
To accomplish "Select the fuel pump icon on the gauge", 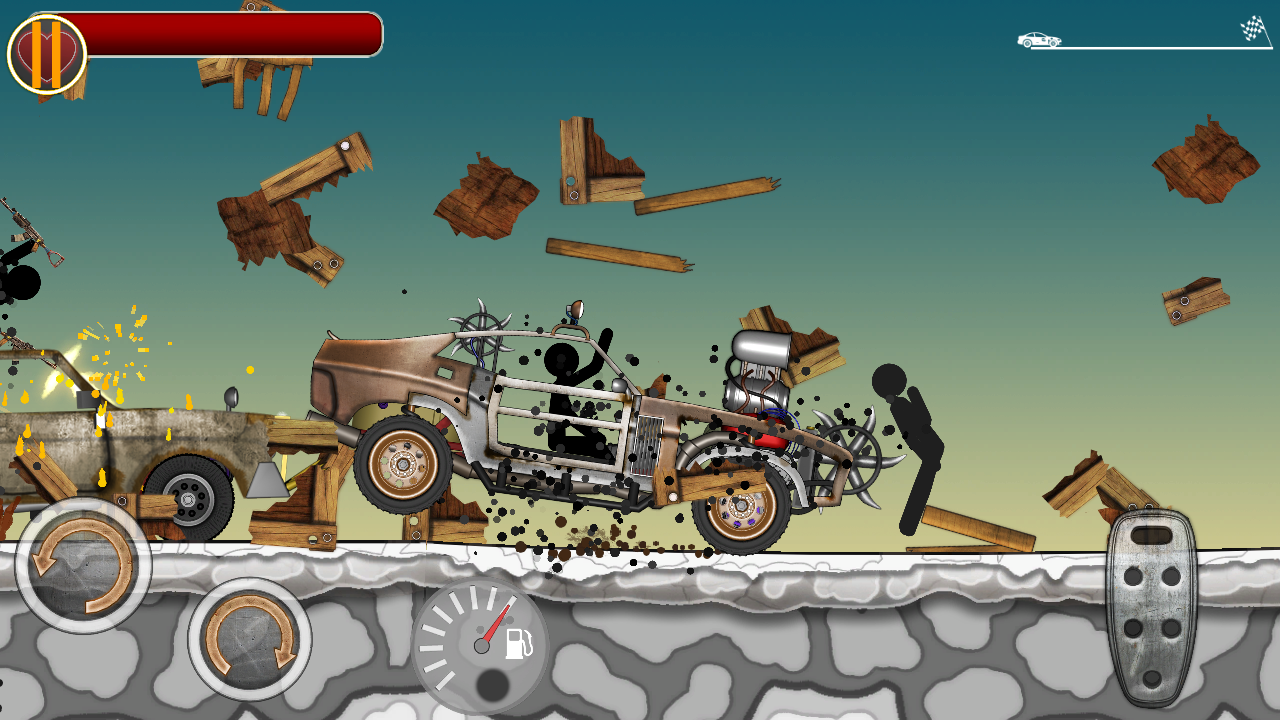I will point(517,646).
